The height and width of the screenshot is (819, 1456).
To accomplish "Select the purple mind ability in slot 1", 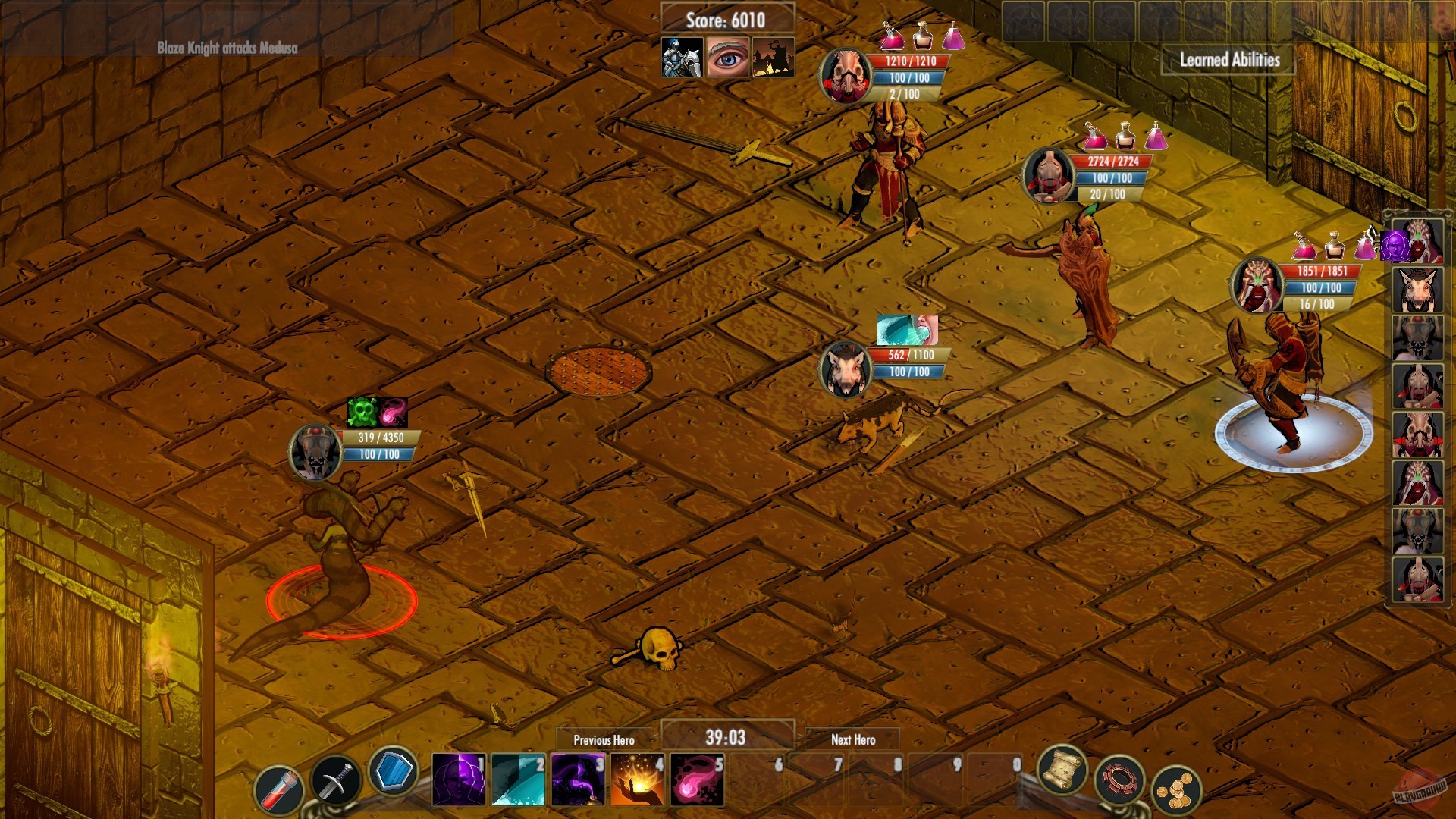I will [460, 781].
